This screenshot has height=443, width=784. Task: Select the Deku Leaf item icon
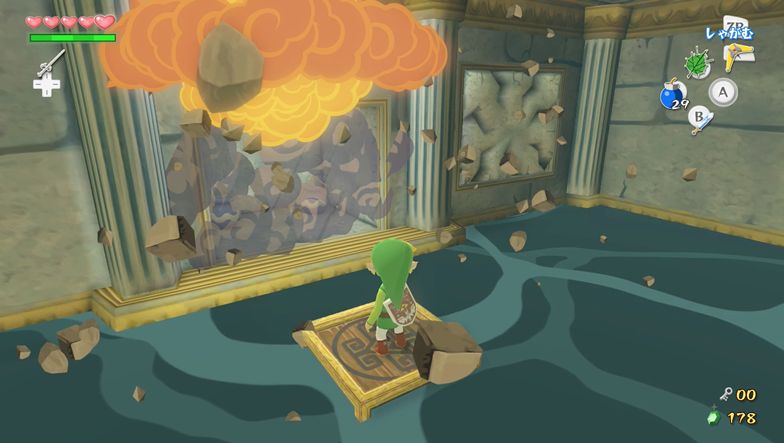pyautogui.click(x=697, y=63)
